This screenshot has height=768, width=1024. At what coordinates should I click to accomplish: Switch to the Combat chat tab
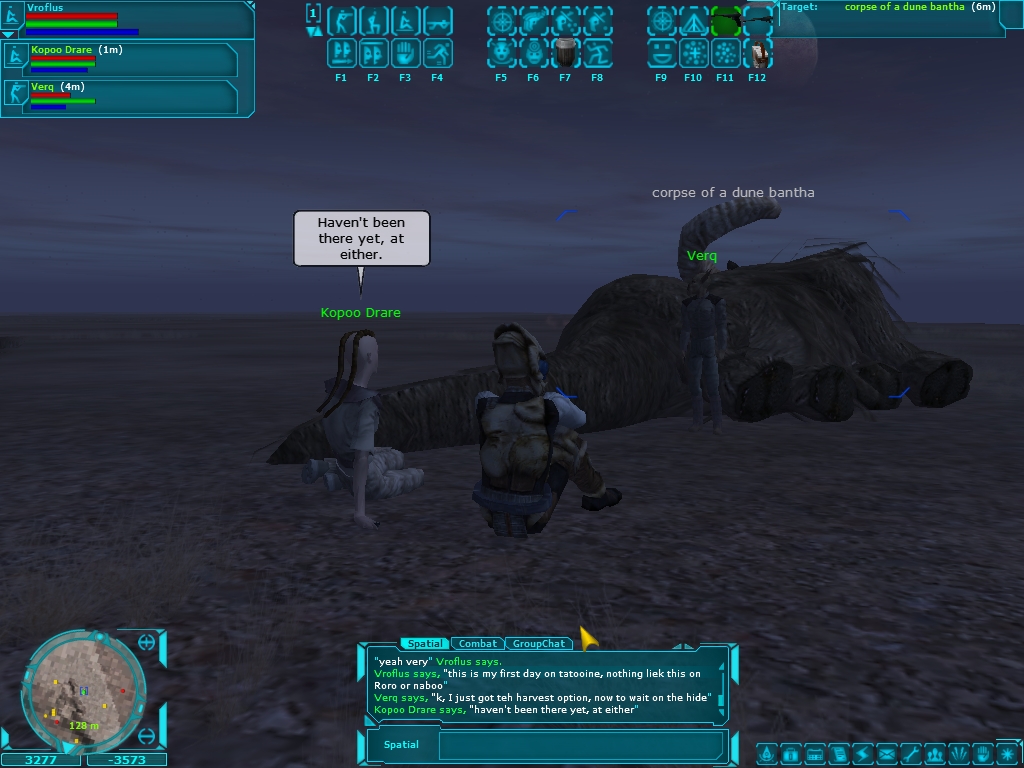478,644
